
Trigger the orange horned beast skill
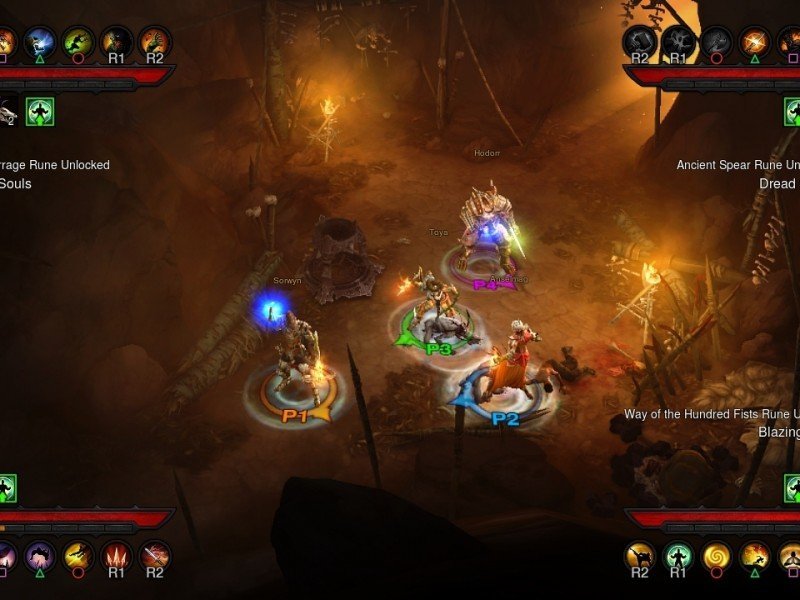pyautogui.click(x=155, y=41)
